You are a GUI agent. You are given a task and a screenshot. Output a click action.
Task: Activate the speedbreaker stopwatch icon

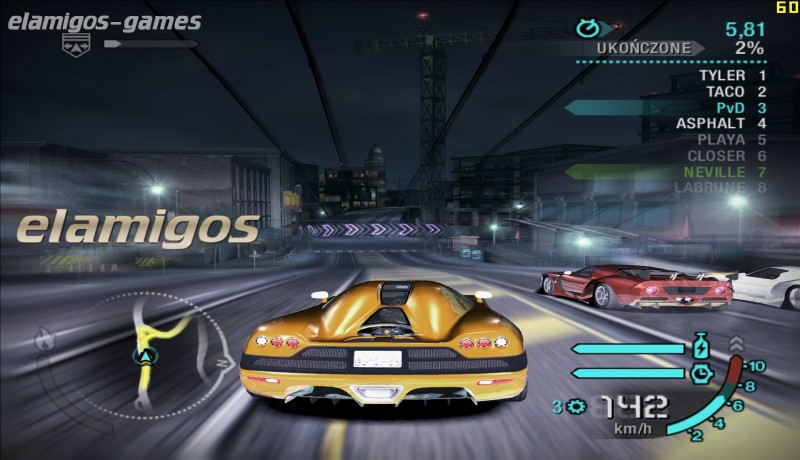coord(699,373)
